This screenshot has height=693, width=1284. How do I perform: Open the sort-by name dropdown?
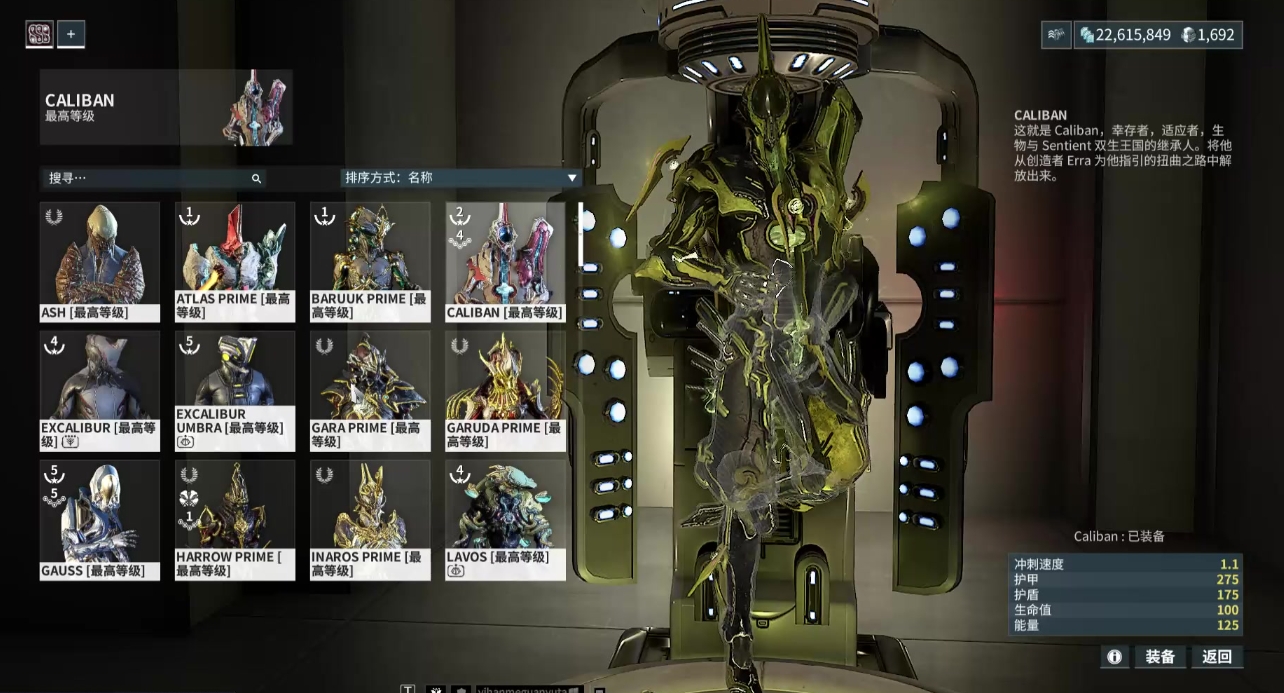460,178
